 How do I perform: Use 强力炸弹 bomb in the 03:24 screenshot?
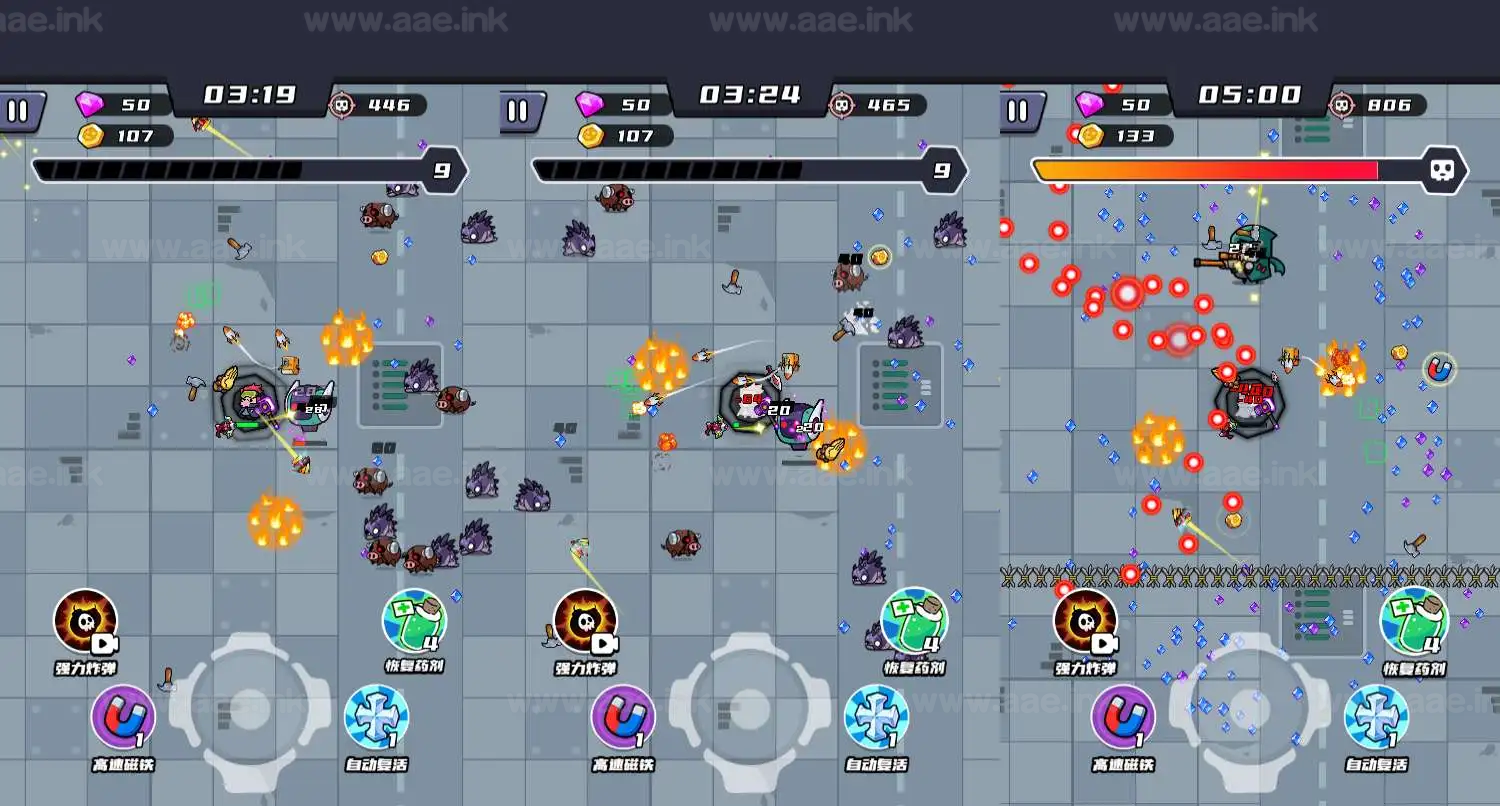[585, 622]
